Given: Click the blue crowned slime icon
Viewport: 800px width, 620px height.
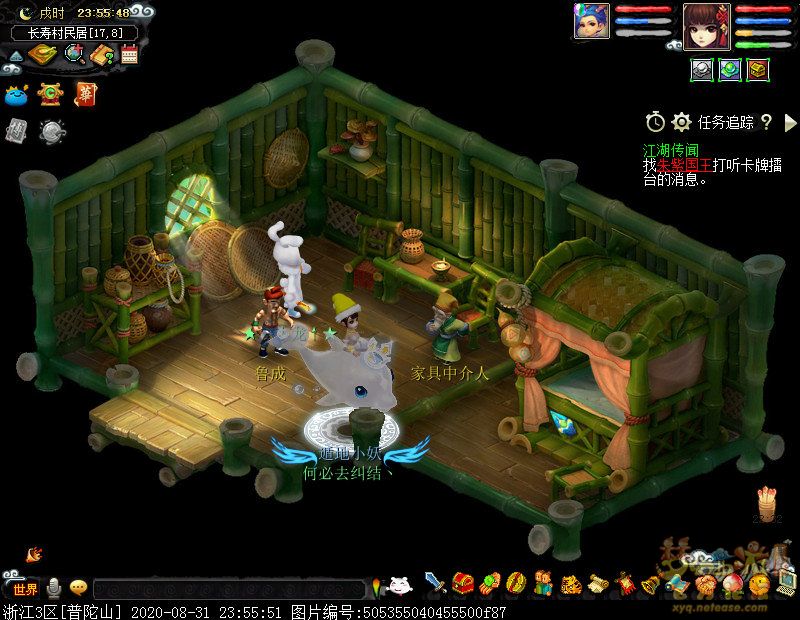Looking at the screenshot, I should (16, 96).
